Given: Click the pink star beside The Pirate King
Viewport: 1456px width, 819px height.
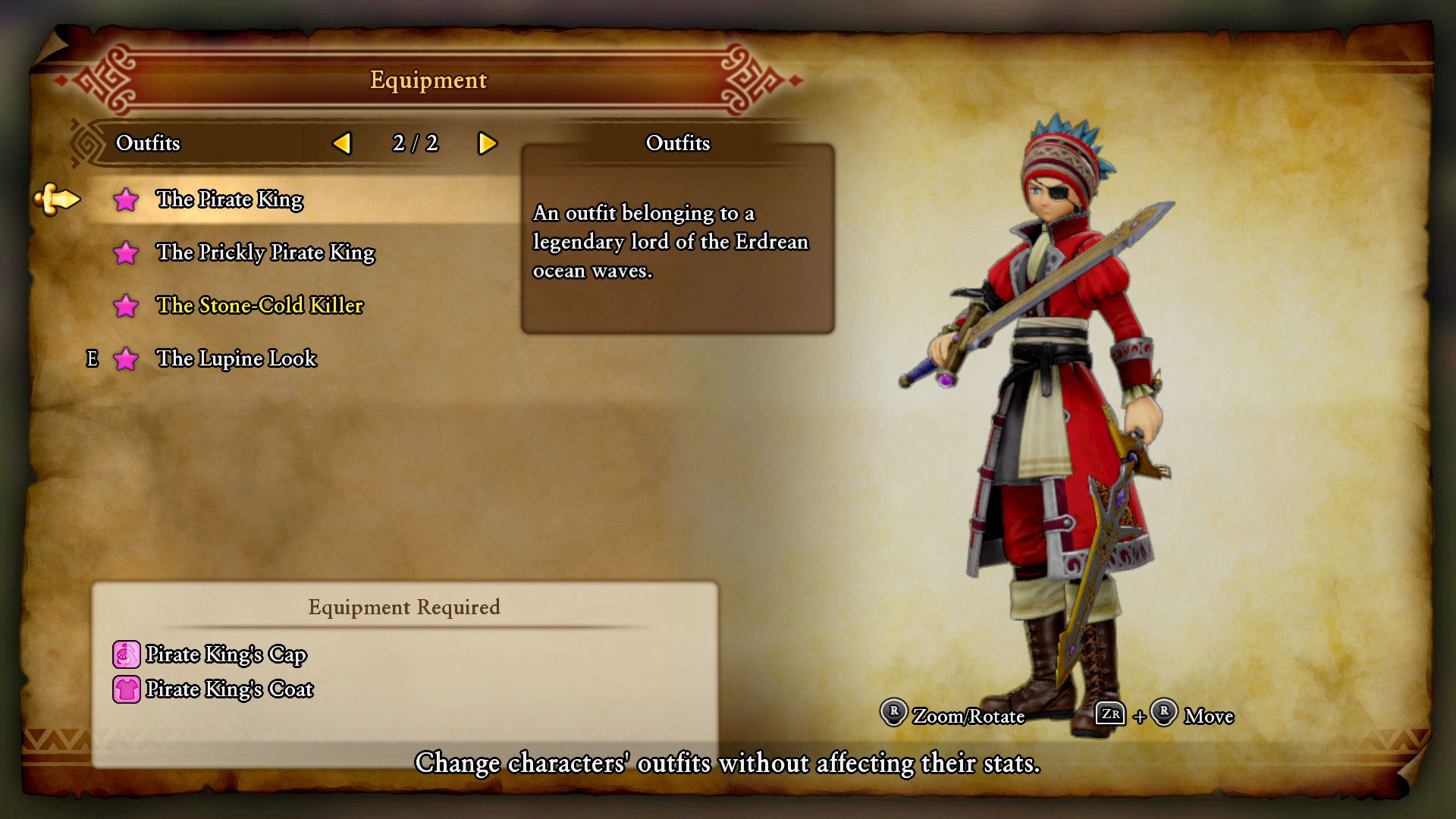Looking at the screenshot, I should 126,199.
